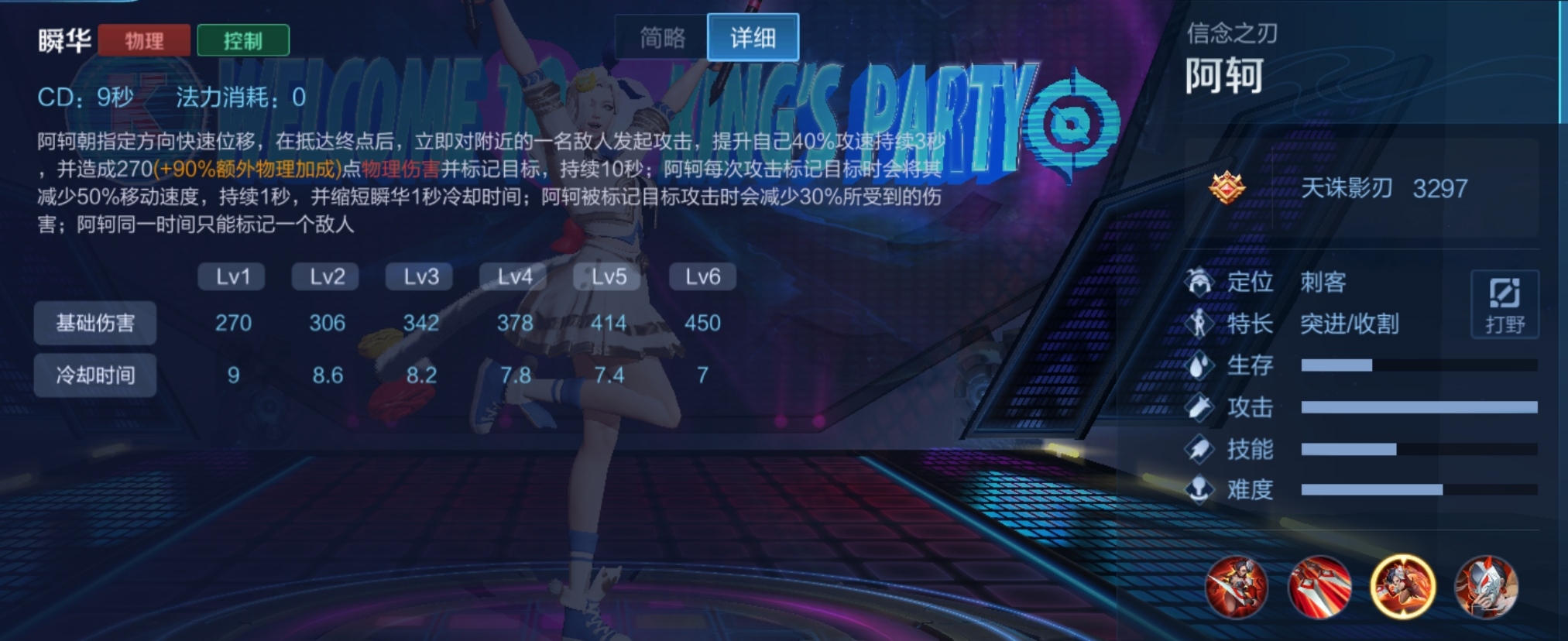The height and width of the screenshot is (641, 1568).
Task: Select the Lv1 level button
Action: pos(231,276)
